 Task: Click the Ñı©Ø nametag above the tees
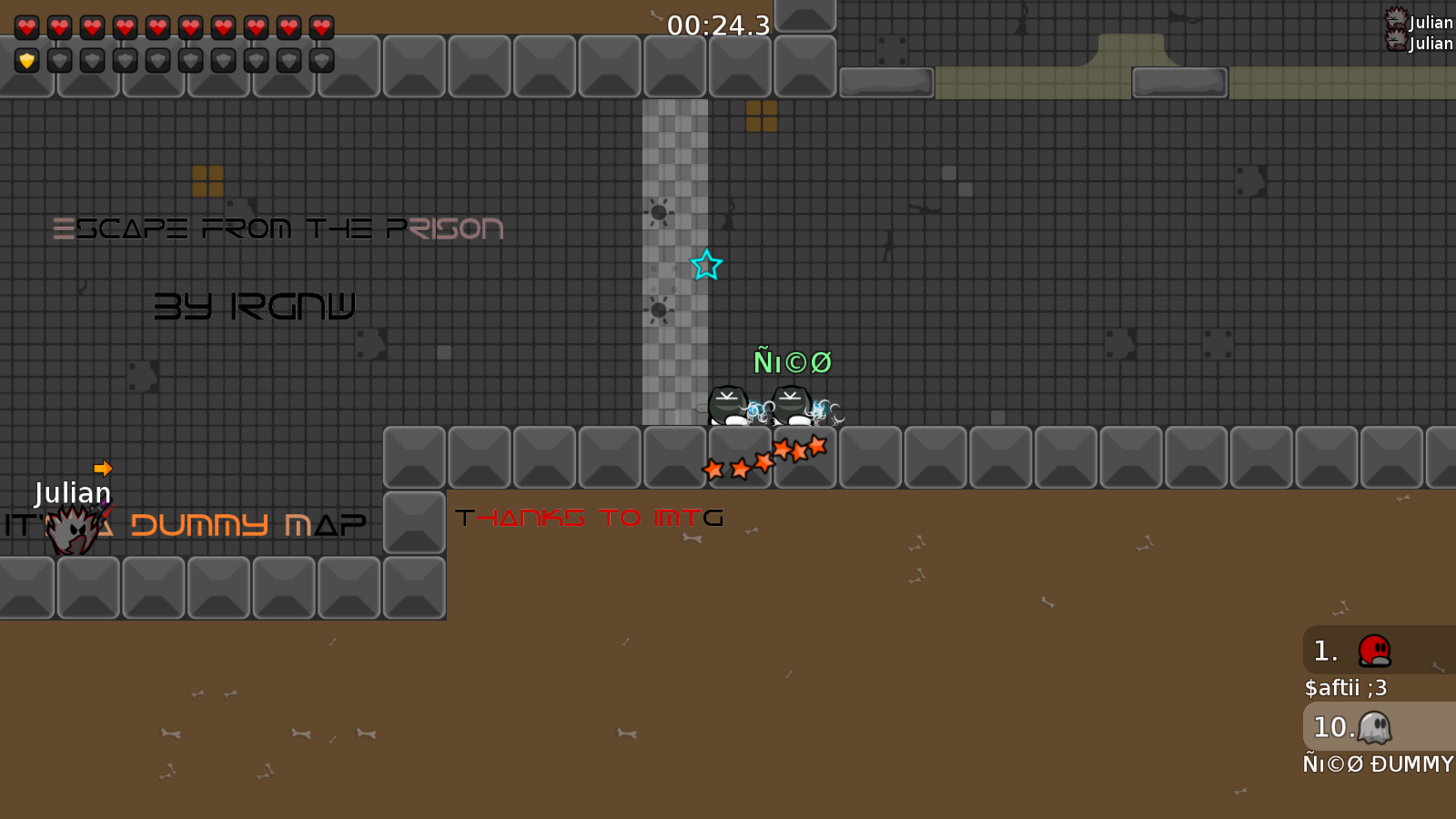point(793,361)
